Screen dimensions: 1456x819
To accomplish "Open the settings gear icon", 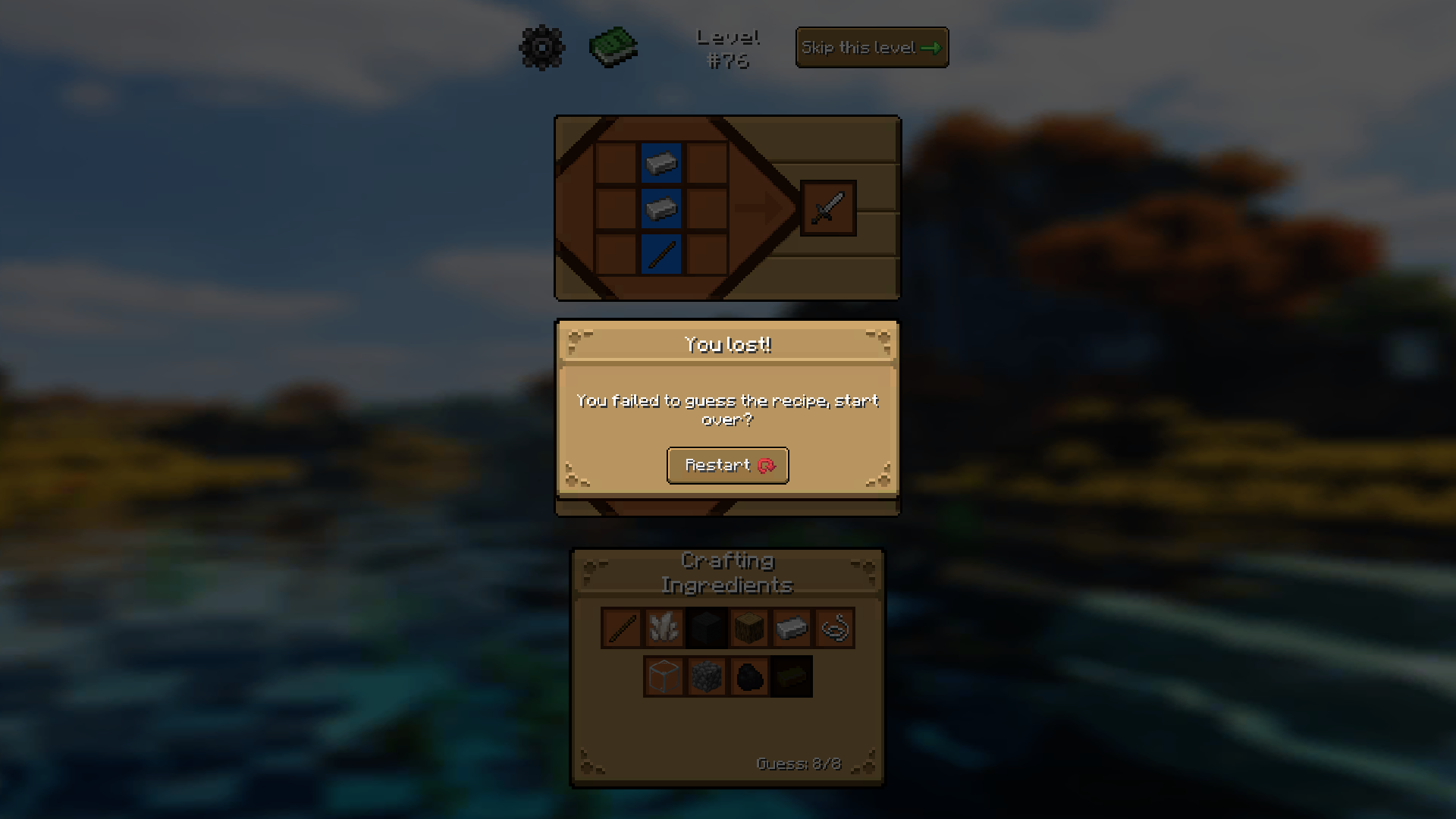I will coord(541,47).
